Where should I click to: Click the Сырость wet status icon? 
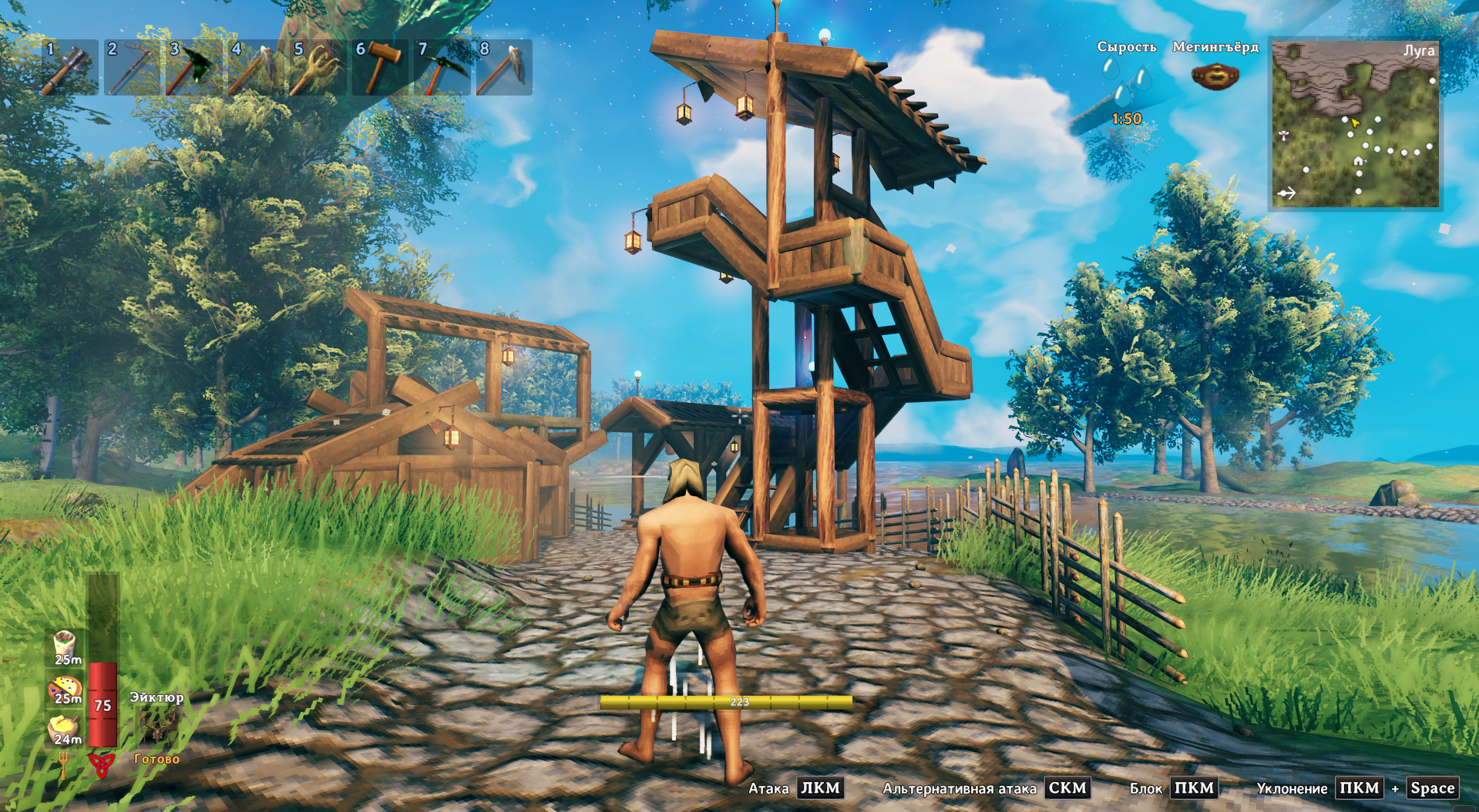coord(1126,83)
